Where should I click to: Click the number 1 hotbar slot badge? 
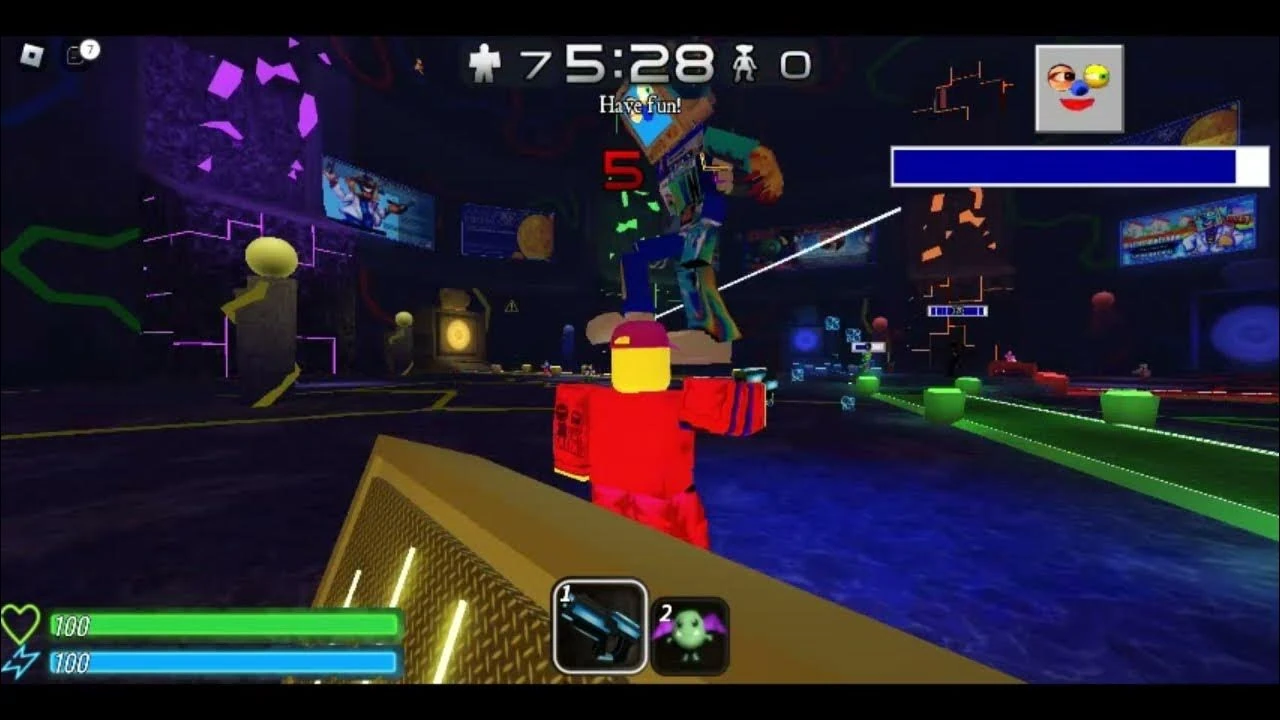point(565,593)
